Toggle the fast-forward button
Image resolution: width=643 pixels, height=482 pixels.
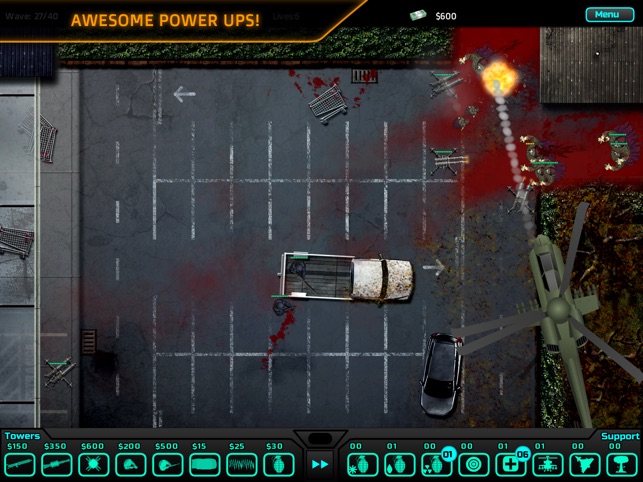coord(320,464)
